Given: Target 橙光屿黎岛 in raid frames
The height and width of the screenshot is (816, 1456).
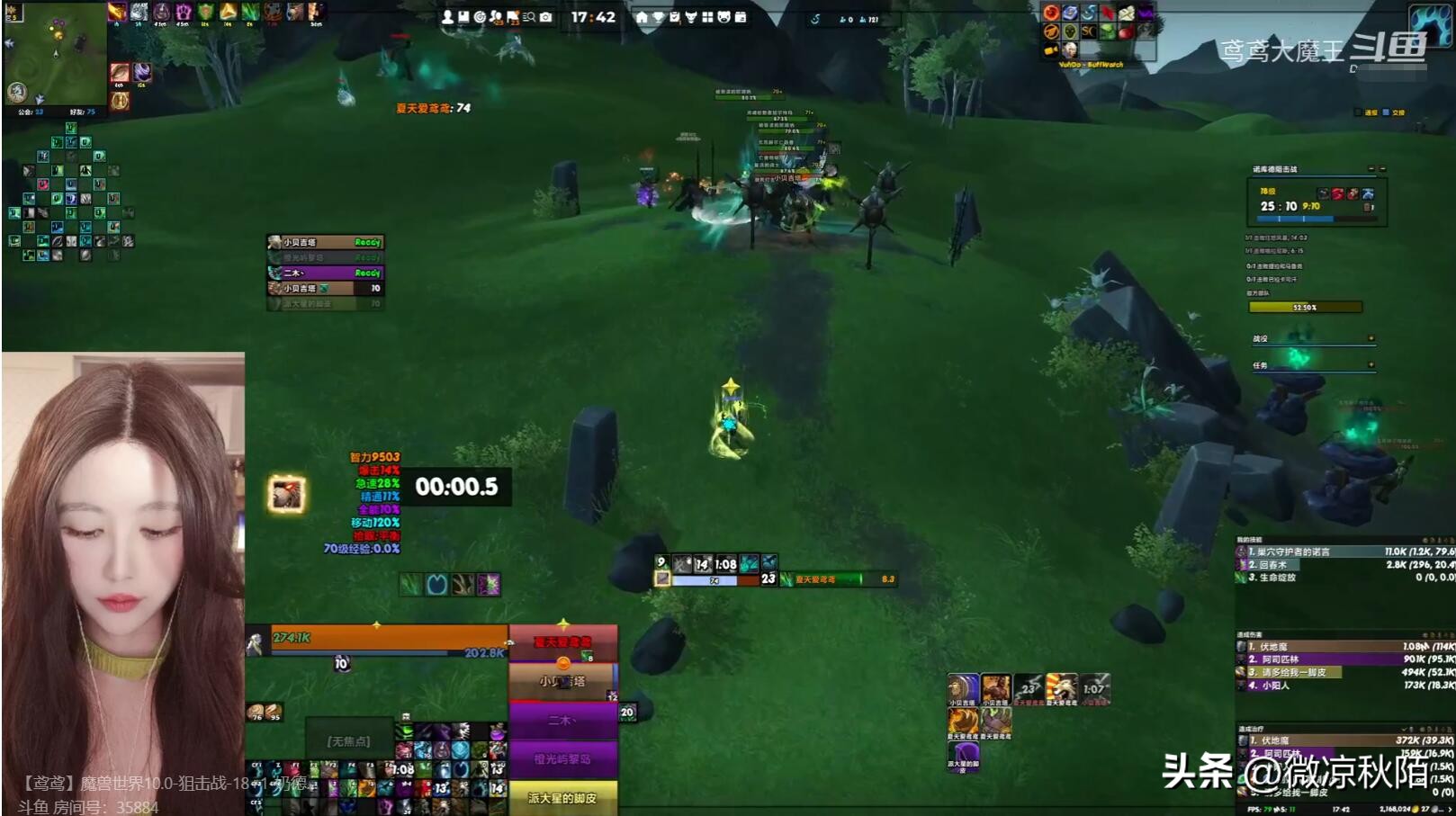Looking at the screenshot, I should (562, 758).
